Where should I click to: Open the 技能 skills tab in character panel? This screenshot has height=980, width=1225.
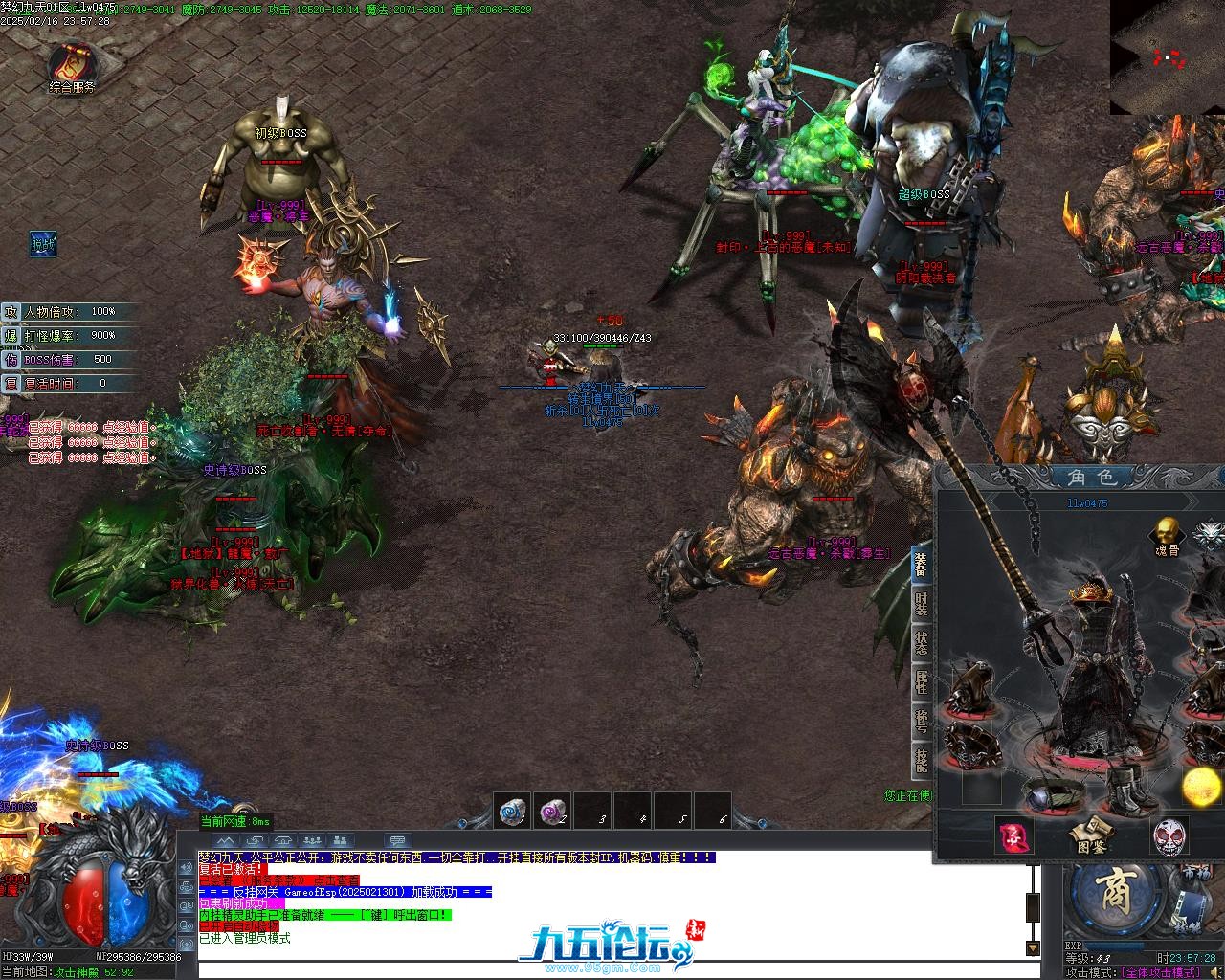(921, 760)
